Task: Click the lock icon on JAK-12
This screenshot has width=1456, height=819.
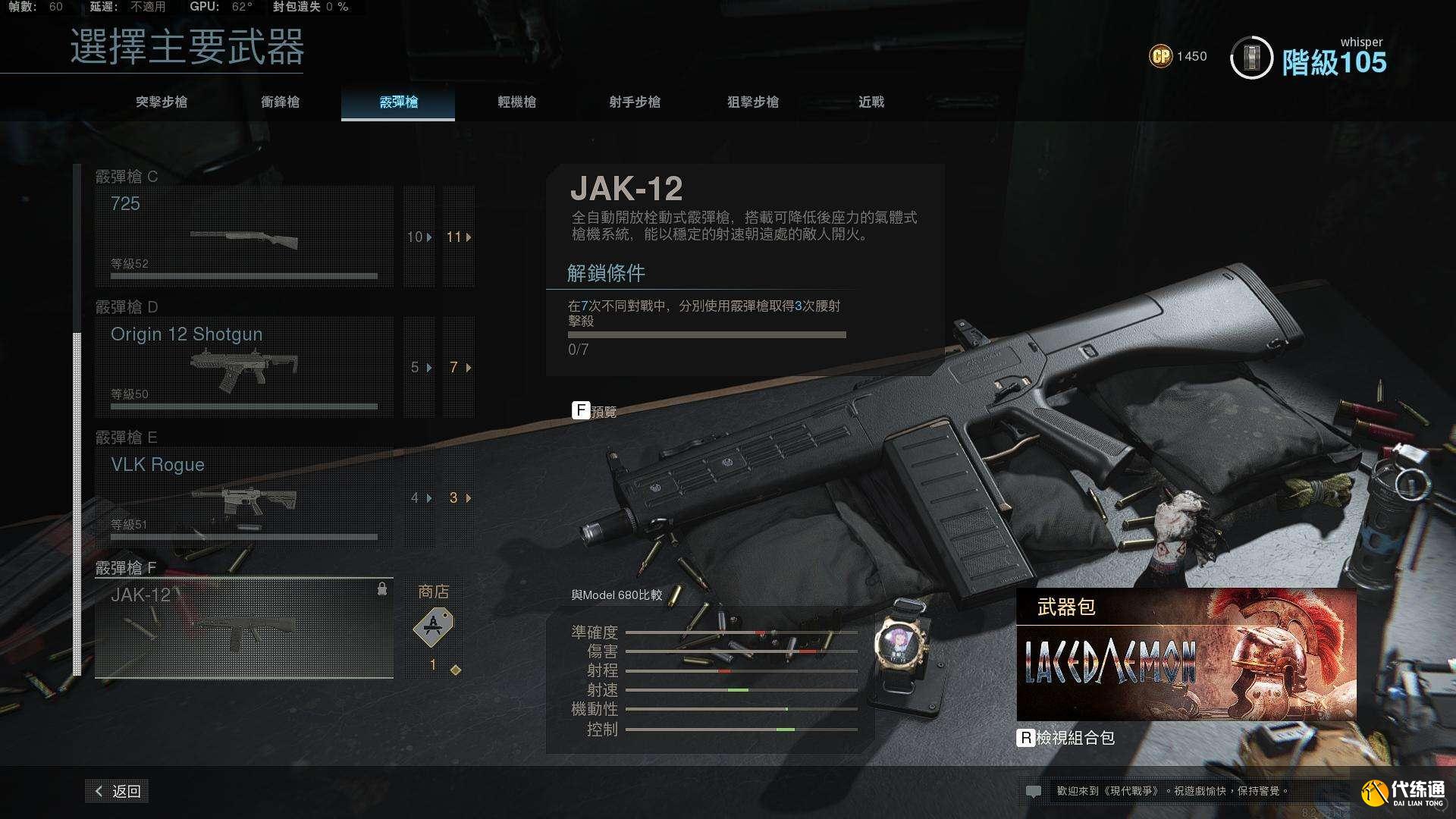Action: [381, 587]
